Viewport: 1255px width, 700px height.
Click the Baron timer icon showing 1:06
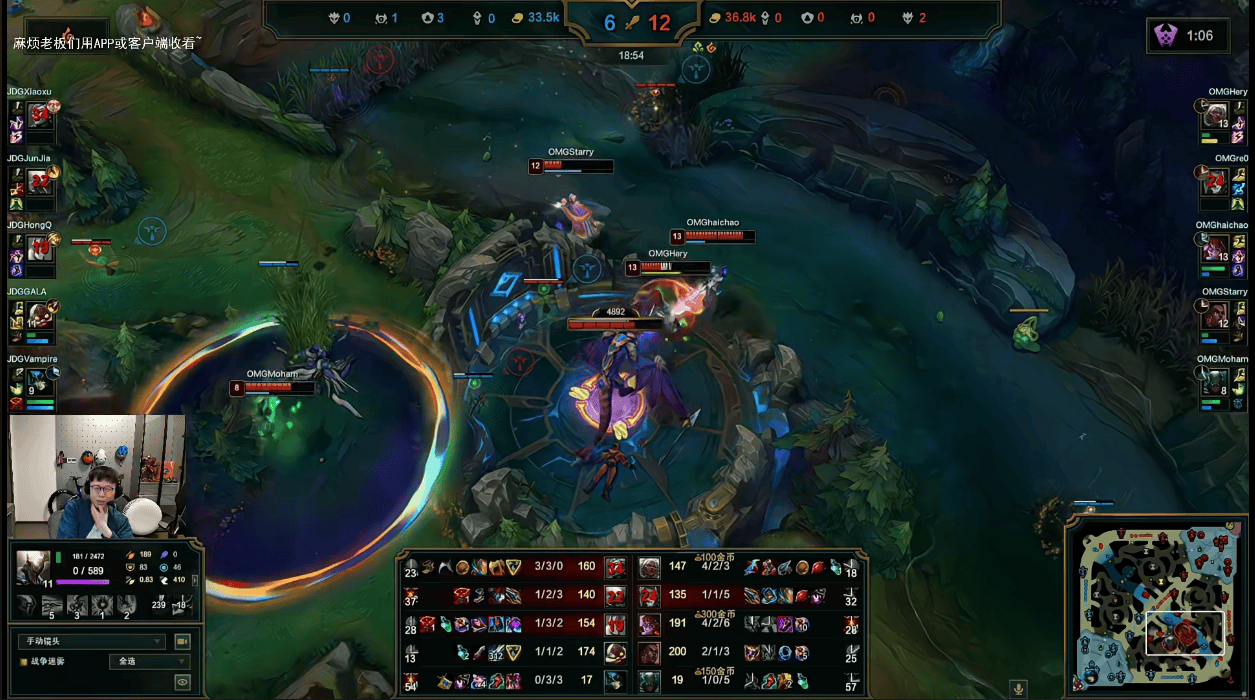tap(1166, 36)
